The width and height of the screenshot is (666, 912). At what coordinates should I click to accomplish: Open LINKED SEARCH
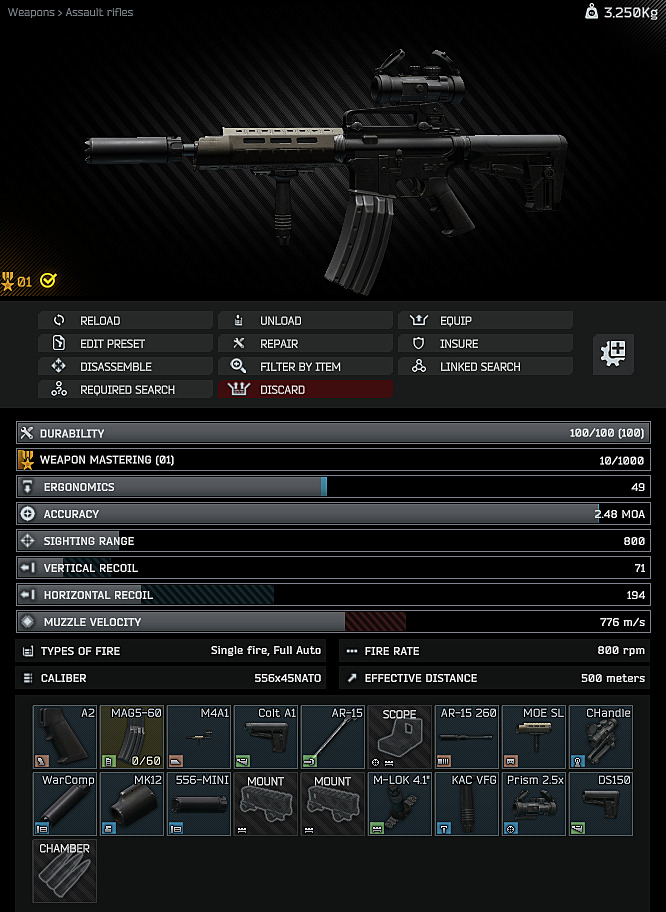(x=485, y=367)
